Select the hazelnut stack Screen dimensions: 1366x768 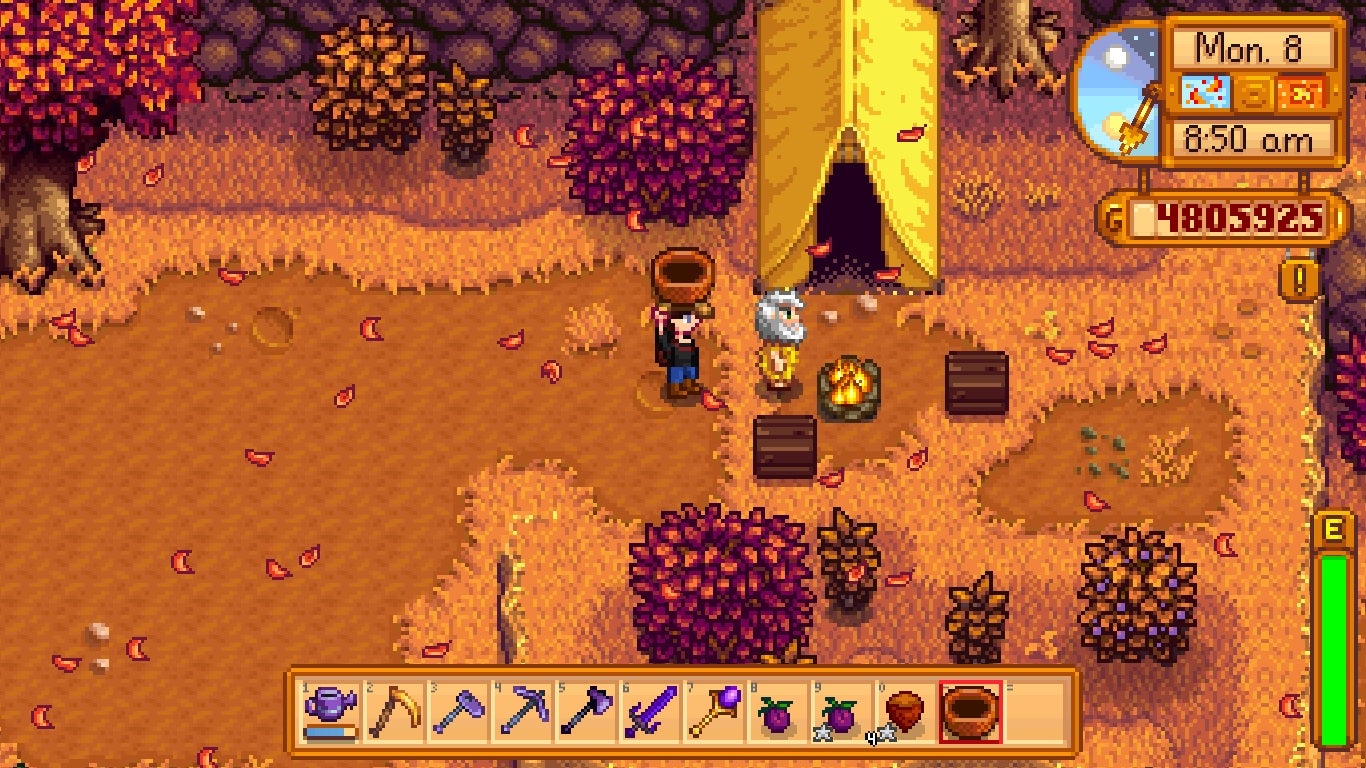point(906,711)
